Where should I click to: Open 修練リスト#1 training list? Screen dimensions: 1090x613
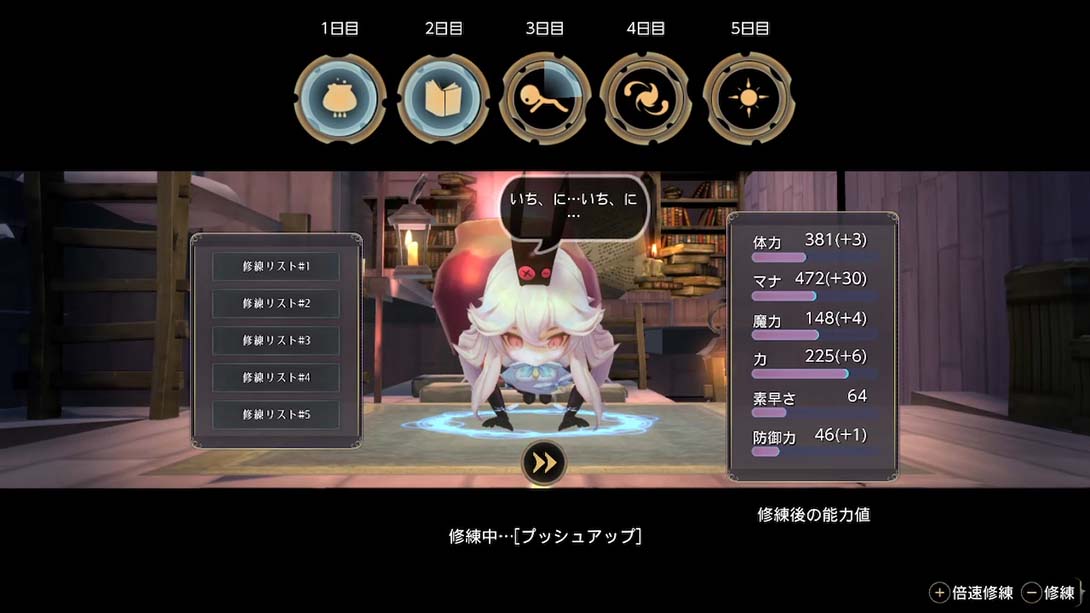(276, 267)
